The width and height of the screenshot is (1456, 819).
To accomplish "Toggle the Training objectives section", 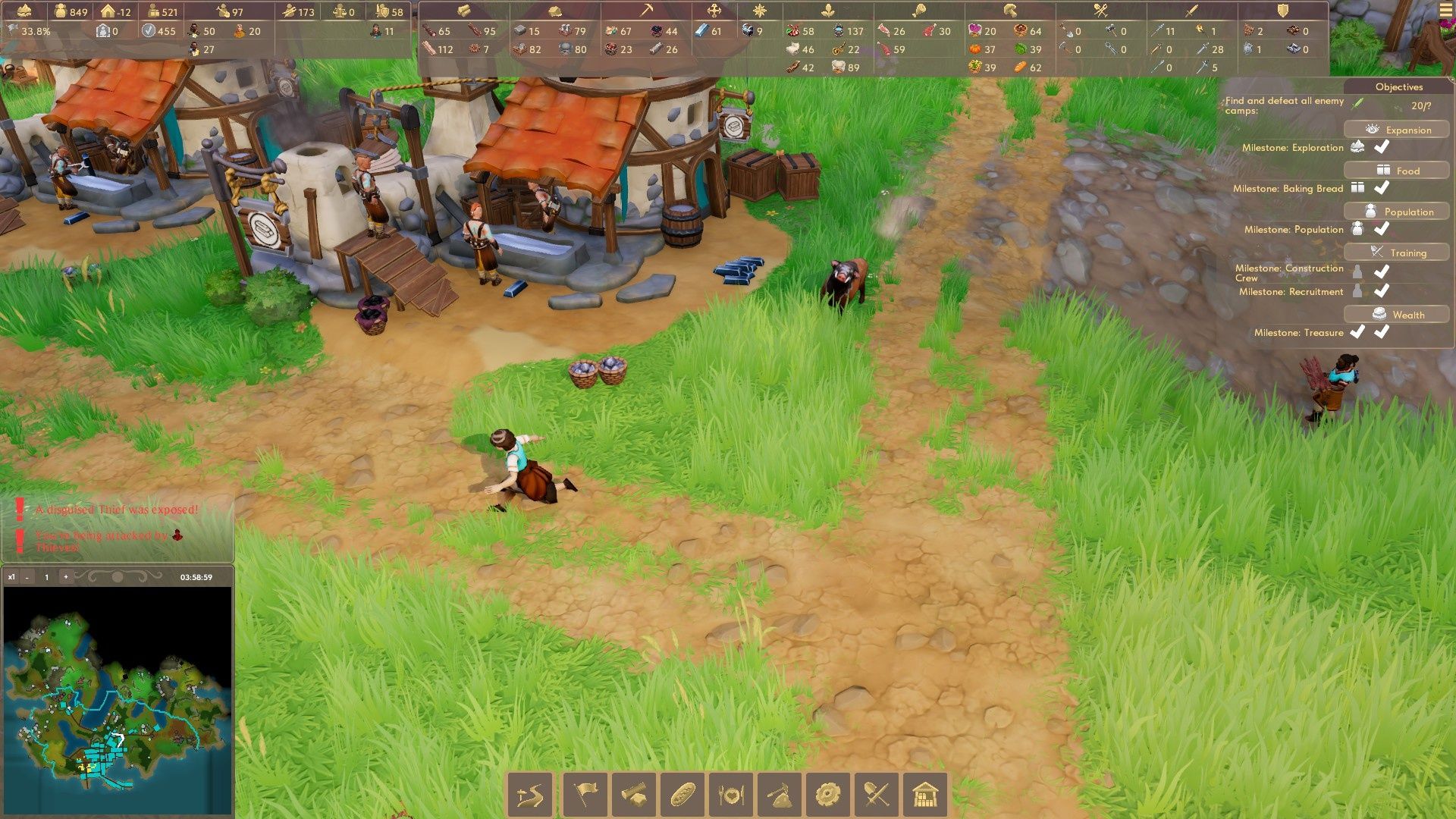I will [1397, 253].
